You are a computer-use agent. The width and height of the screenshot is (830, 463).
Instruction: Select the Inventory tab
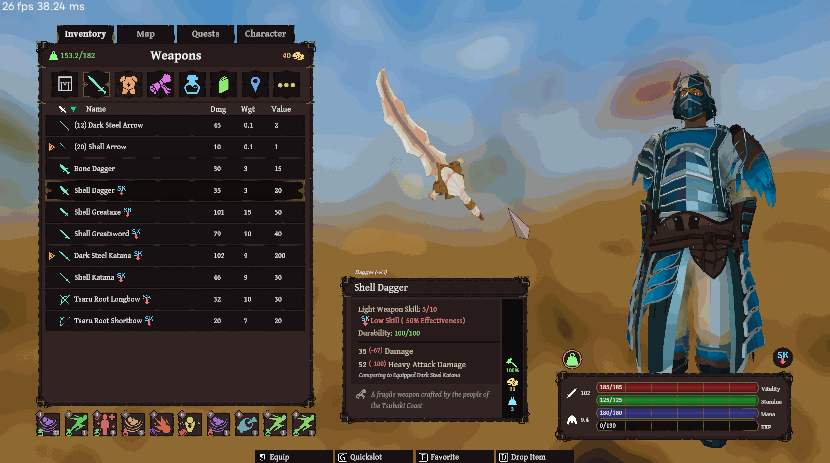point(85,34)
